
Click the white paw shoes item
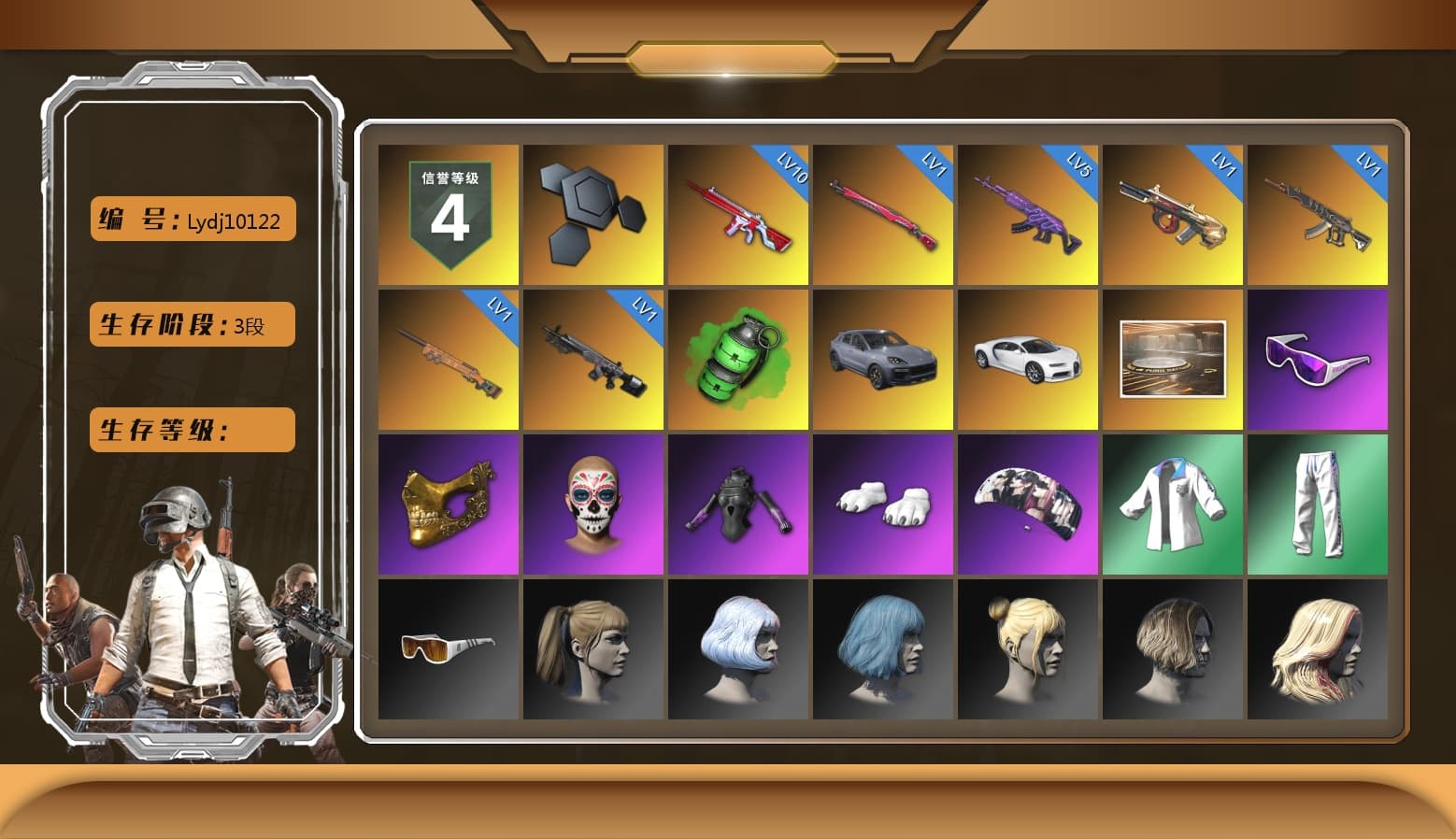883,503
